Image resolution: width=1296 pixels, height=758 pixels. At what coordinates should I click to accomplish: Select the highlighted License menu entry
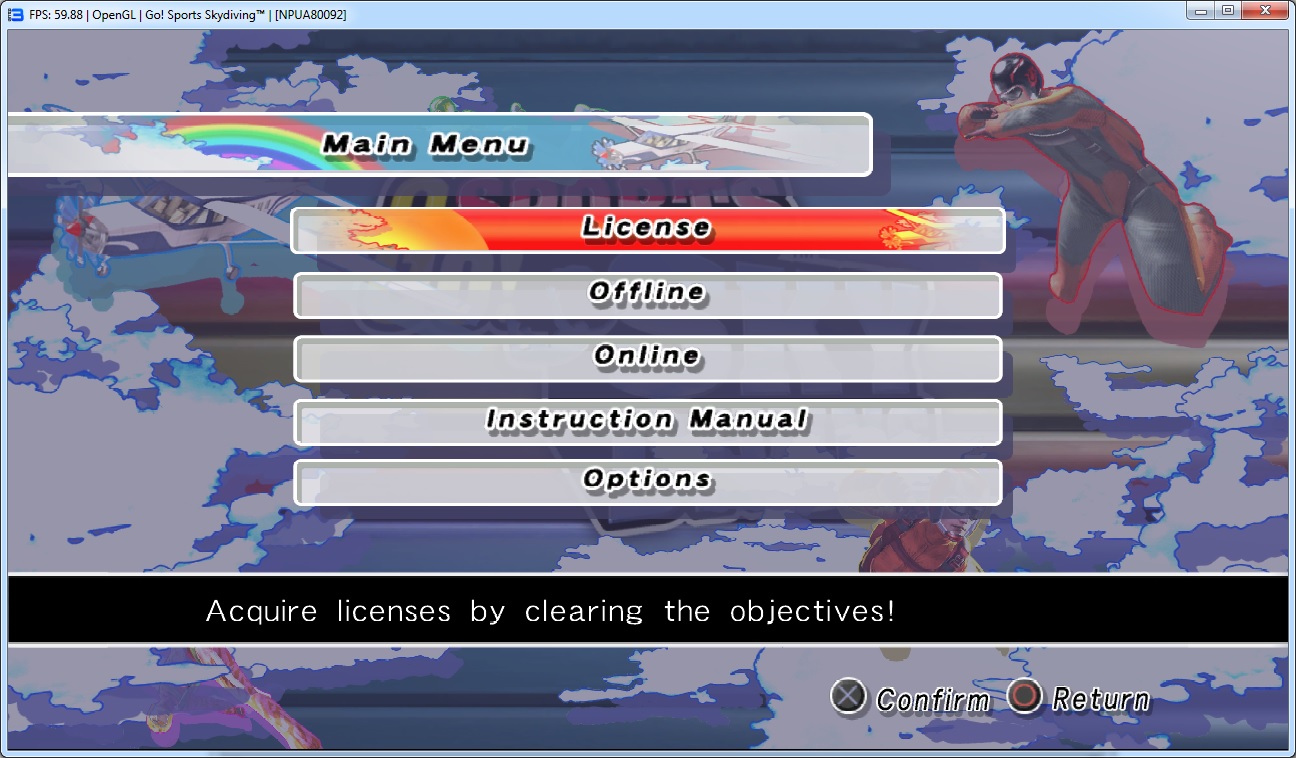(647, 230)
